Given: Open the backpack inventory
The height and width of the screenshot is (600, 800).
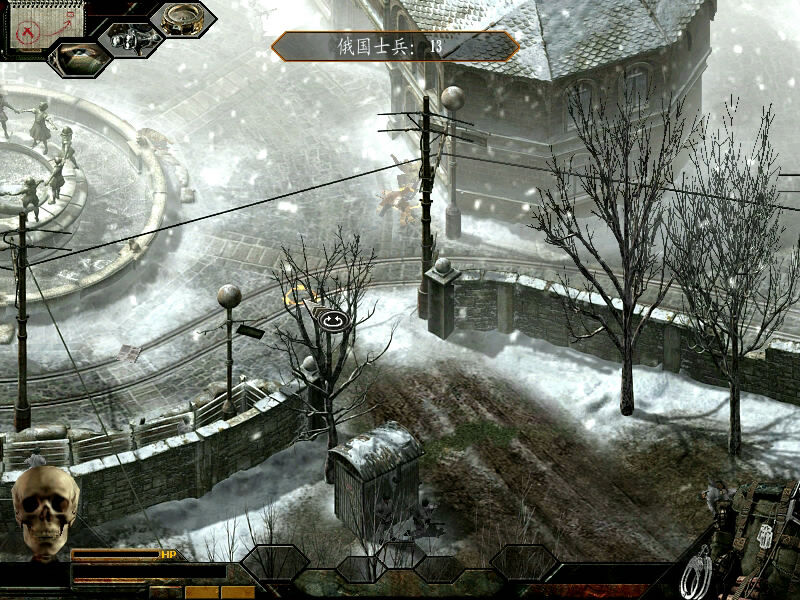Looking at the screenshot, I should [765, 530].
